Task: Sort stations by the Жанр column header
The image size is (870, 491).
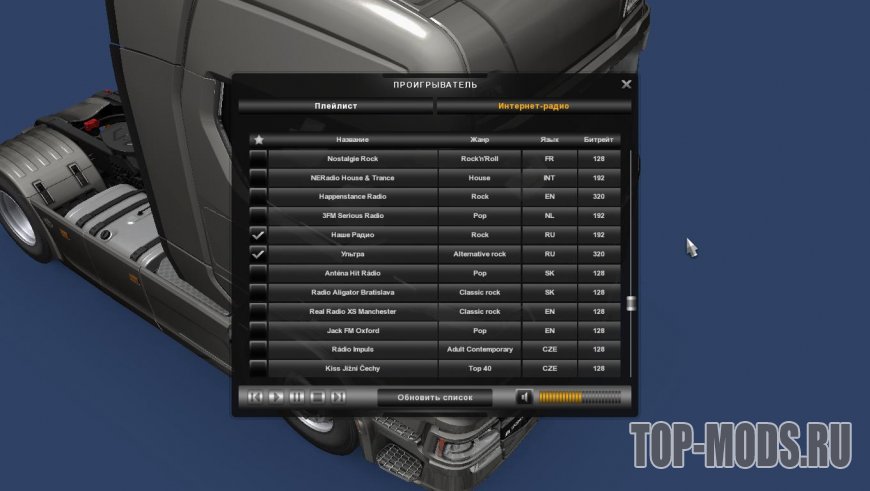Action: [x=479, y=140]
